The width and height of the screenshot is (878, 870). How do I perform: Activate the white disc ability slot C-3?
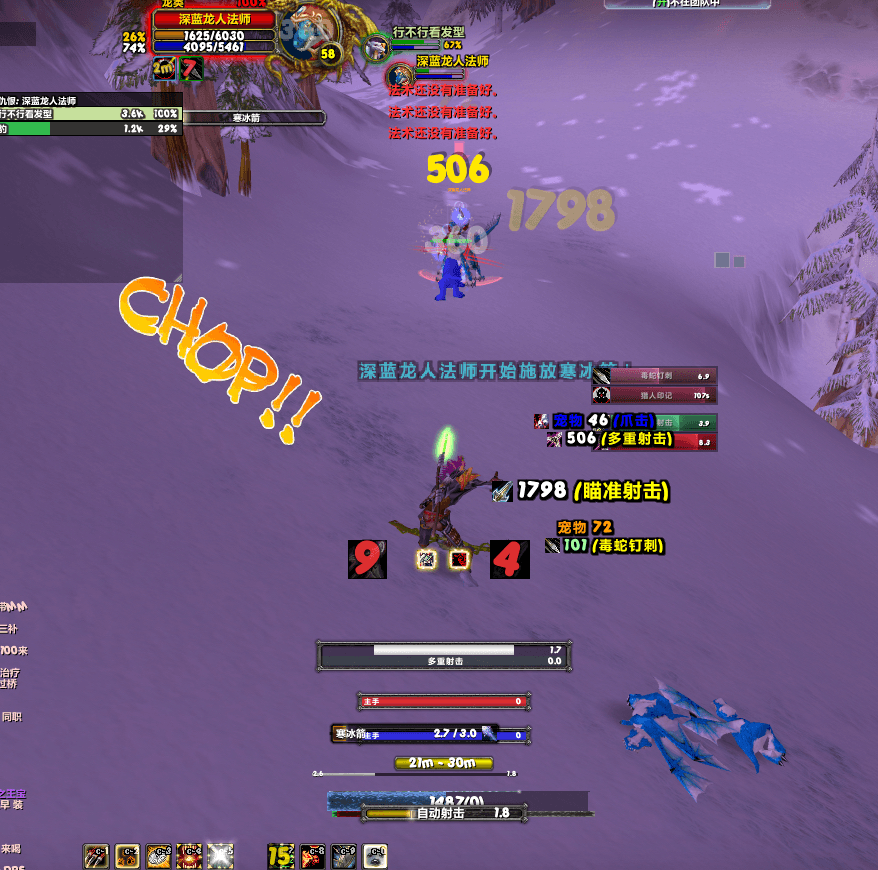159,856
